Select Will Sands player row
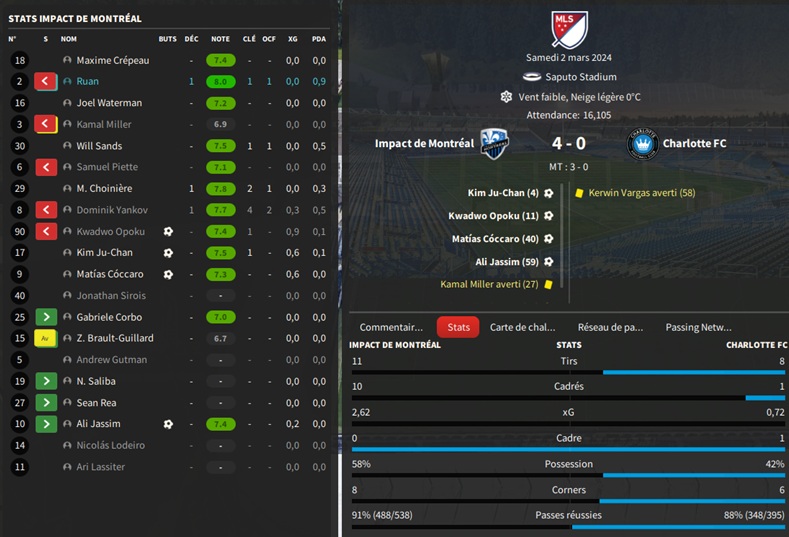789x537 pixels. click(x=99, y=146)
